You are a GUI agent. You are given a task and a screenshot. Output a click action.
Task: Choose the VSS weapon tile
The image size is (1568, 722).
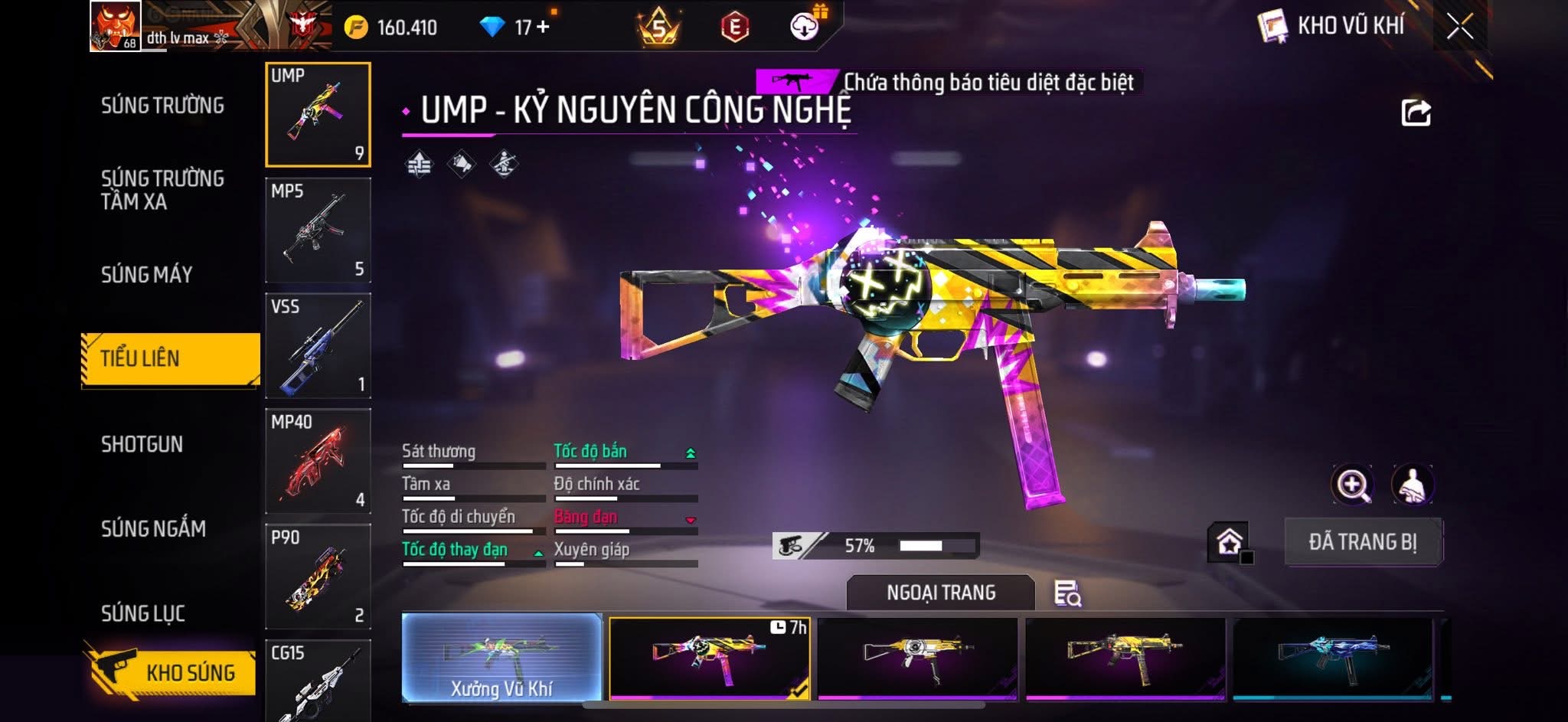tap(318, 346)
